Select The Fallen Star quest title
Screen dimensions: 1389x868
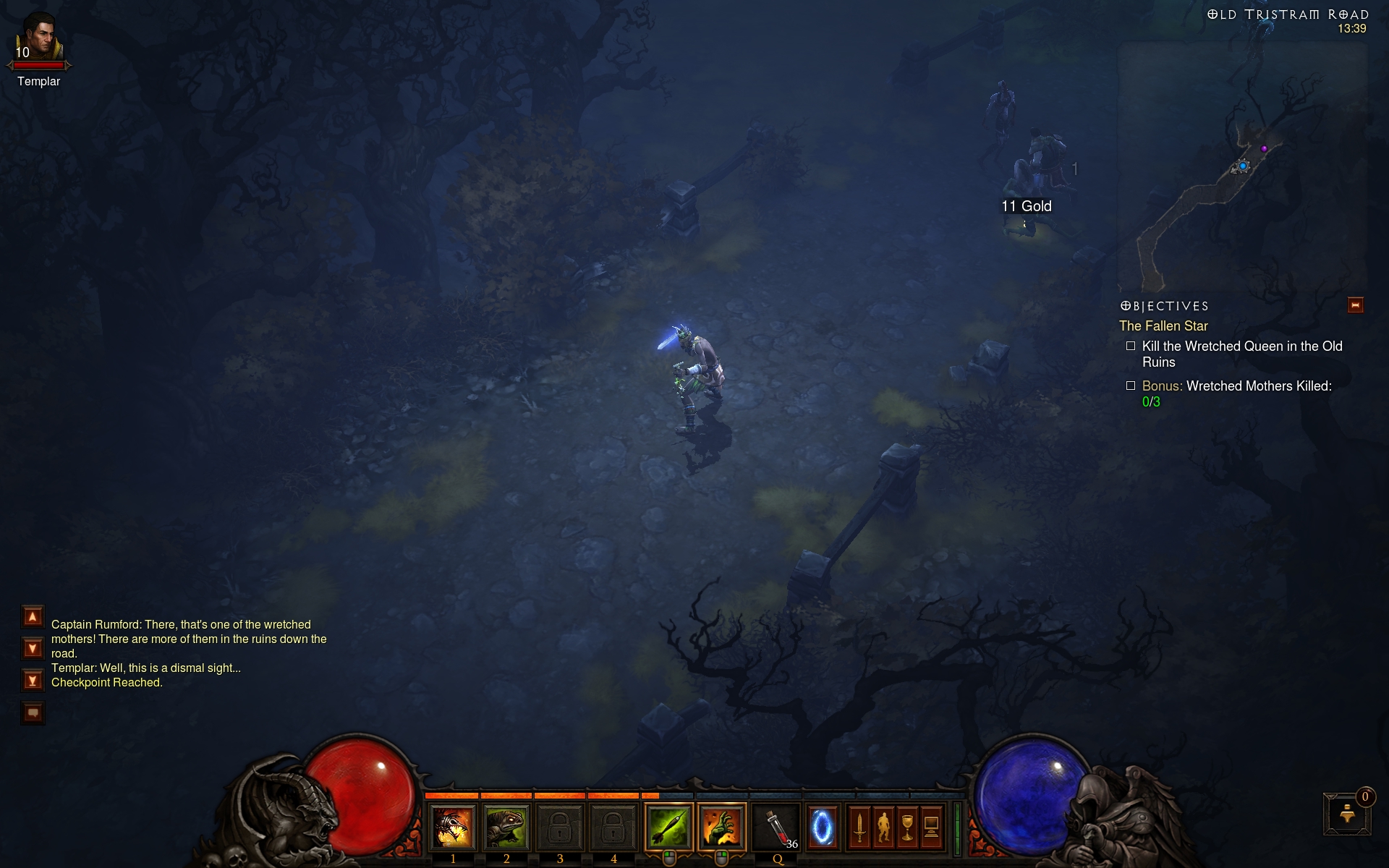pyautogui.click(x=1163, y=326)
